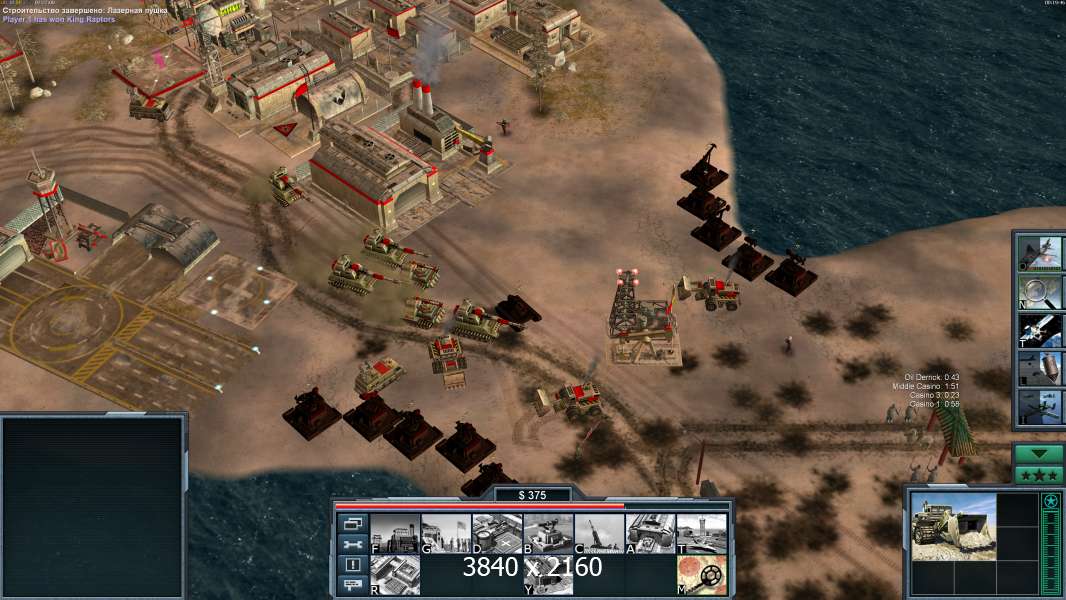This screenshot has width=1066, height=600.
Task: Open the three-star General's Powers button
Action: tap(1038, 475)
